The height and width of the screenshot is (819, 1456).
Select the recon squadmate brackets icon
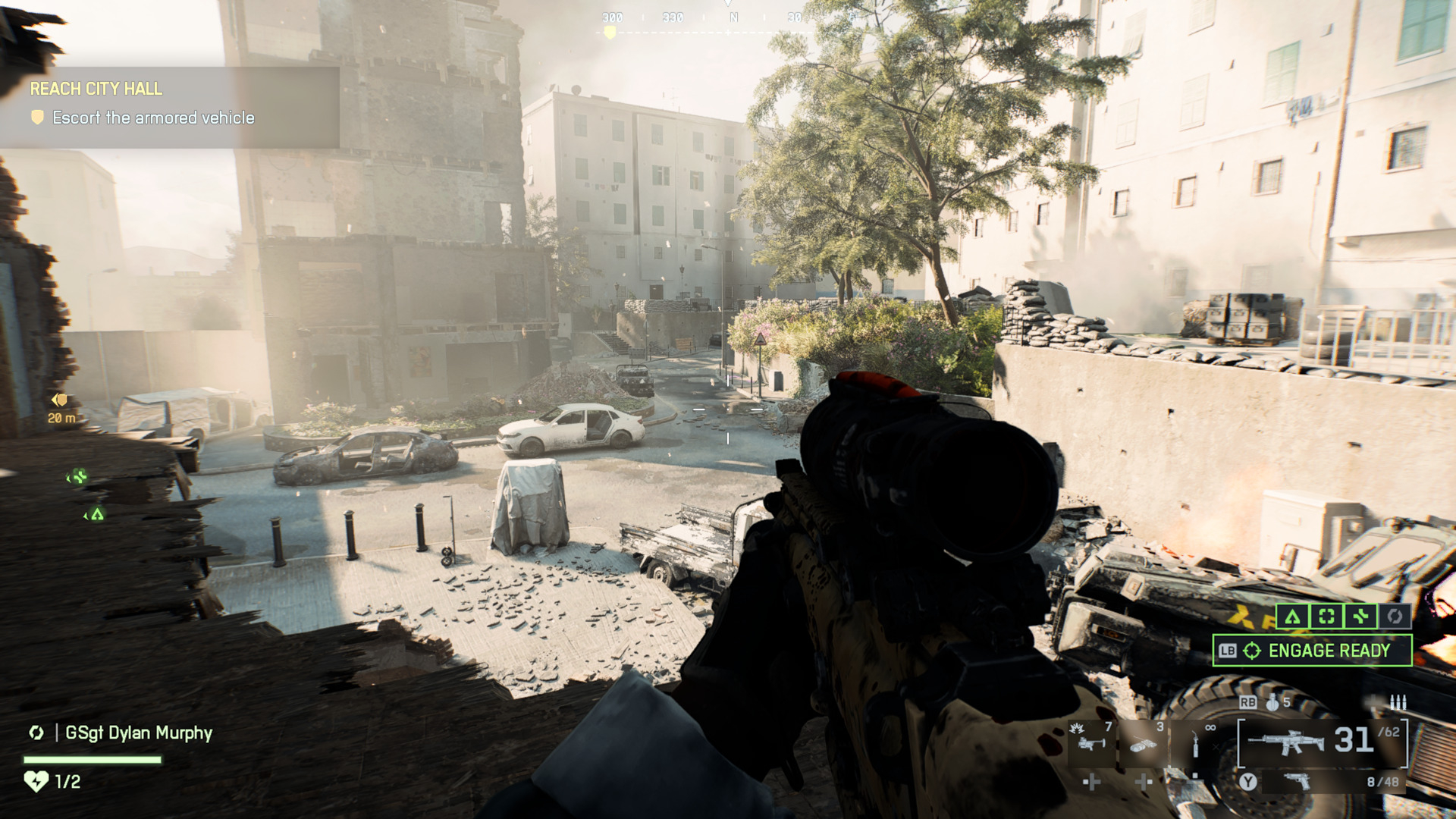pyautogui.click(x=1326, y=617)
